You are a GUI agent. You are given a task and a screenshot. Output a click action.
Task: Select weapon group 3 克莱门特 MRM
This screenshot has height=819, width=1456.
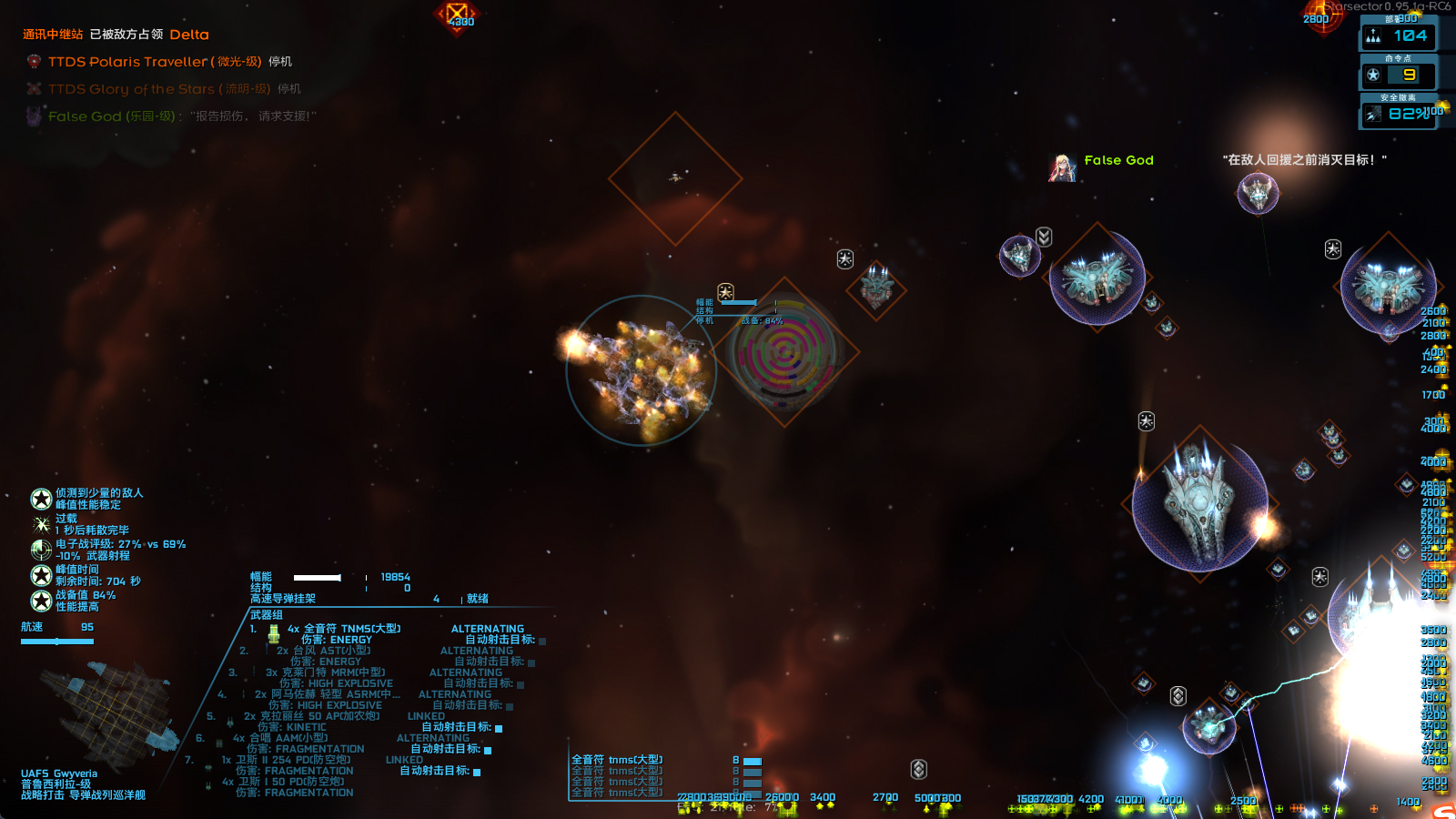[x=325, y=672]
